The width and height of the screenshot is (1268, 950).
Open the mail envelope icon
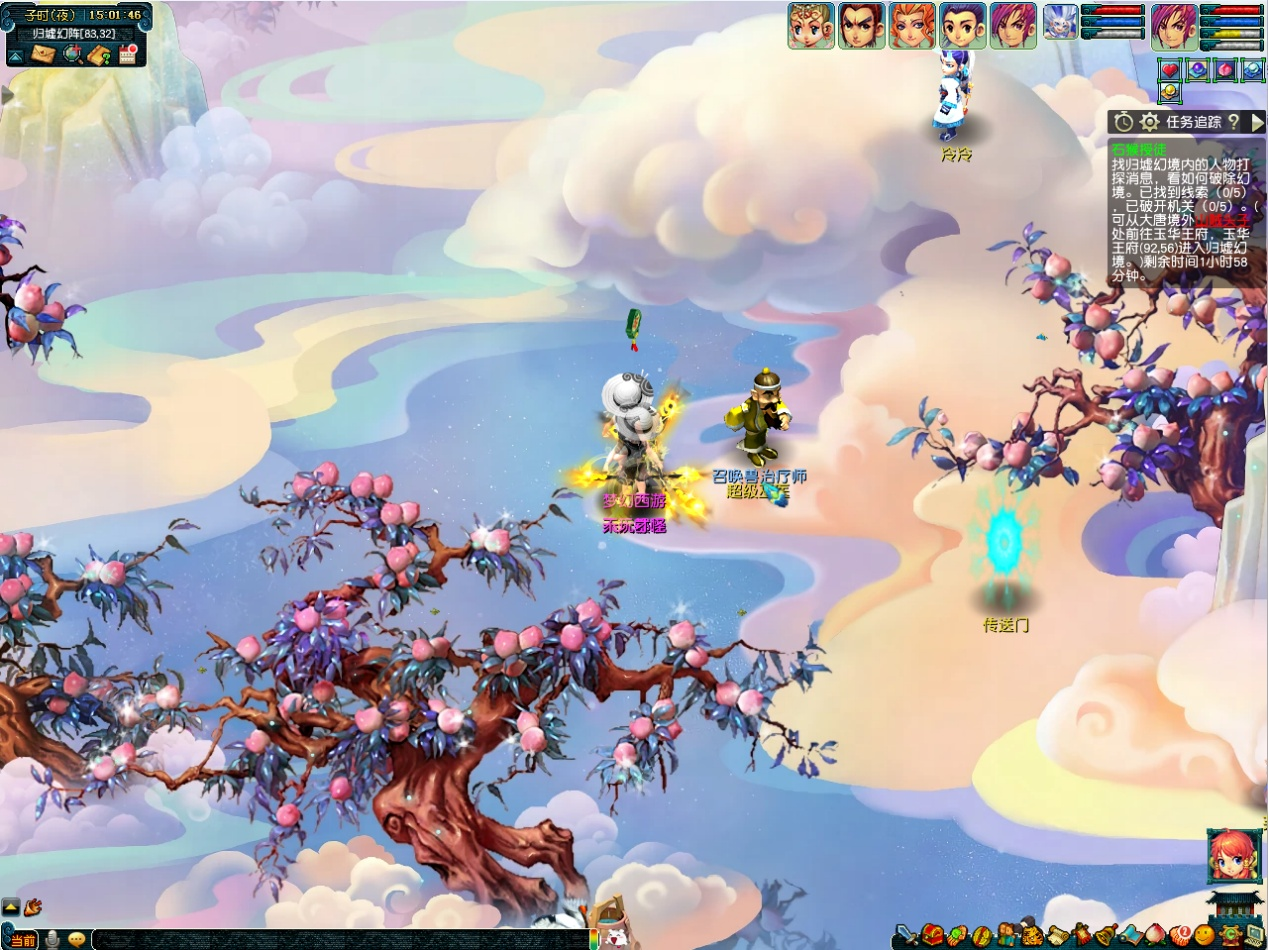43,54
